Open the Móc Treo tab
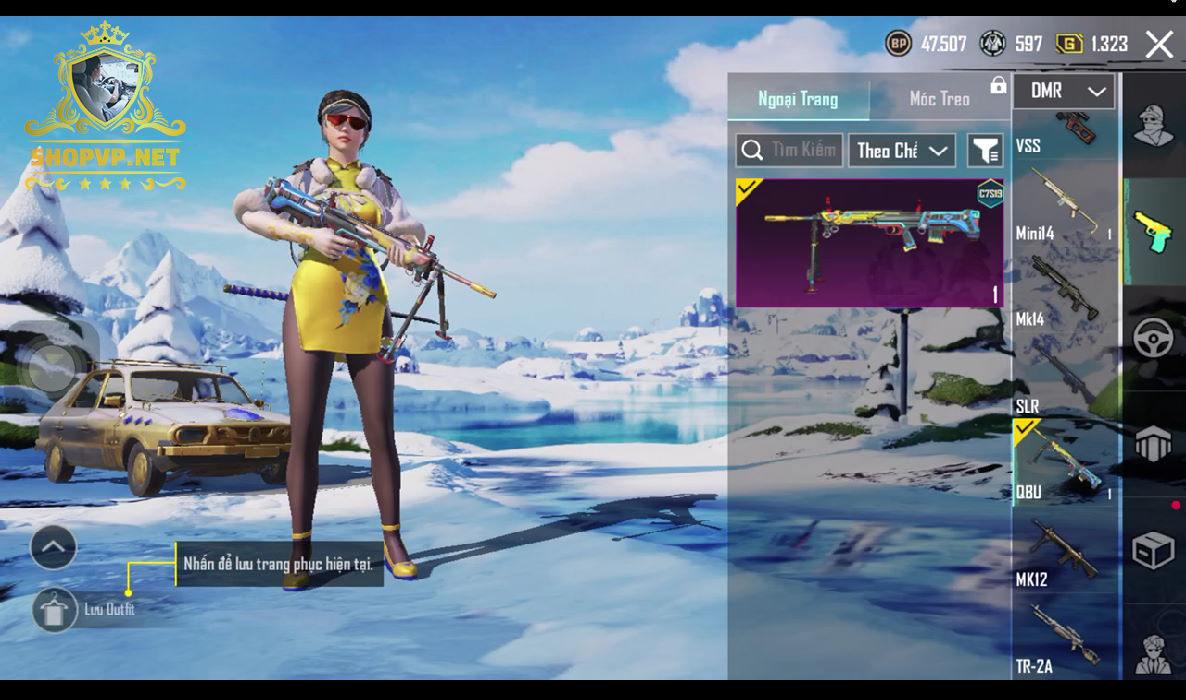1186x700 pixels. point(939,99)
